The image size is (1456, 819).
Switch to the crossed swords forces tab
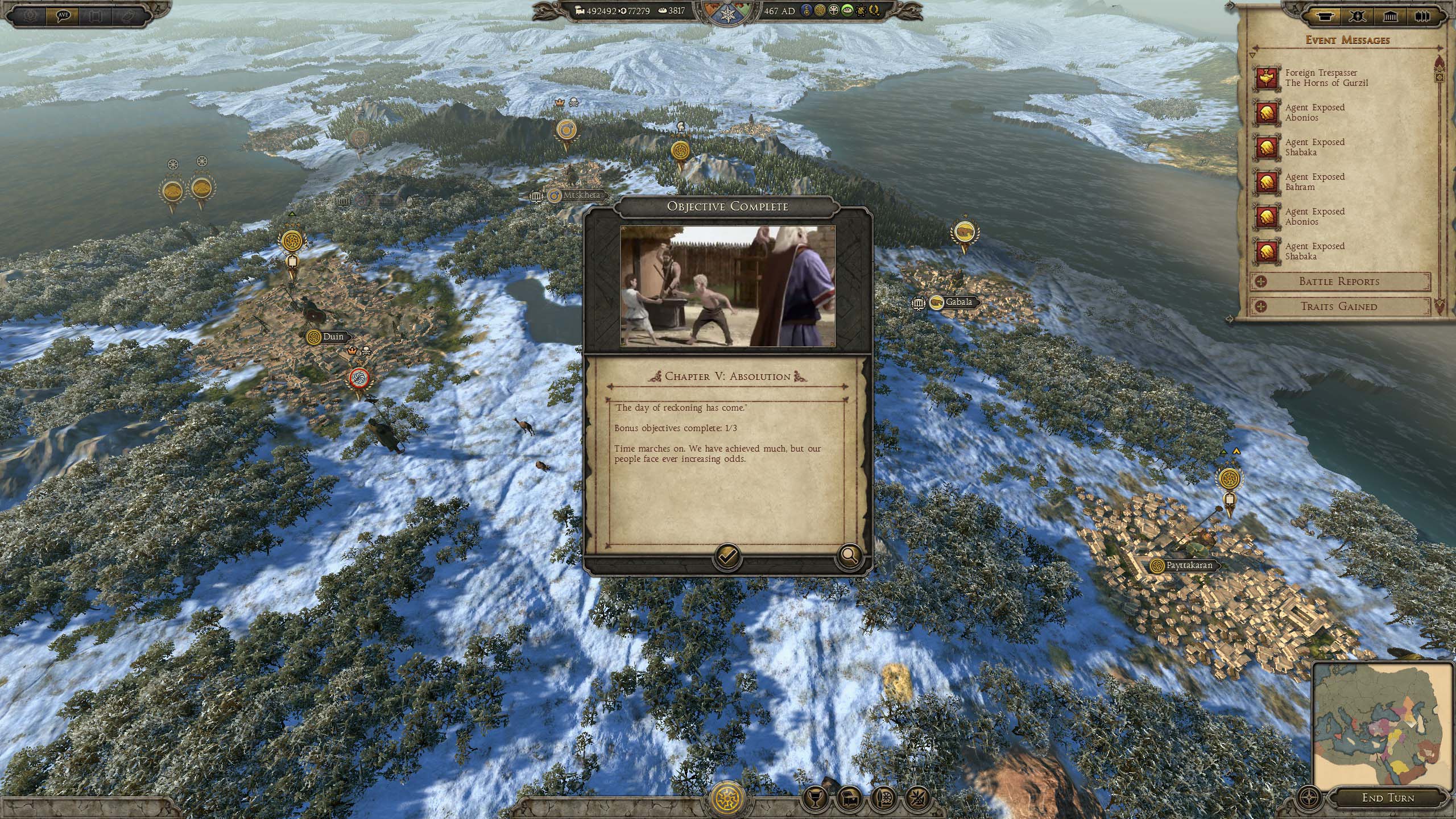click(x=1358, y=17)
